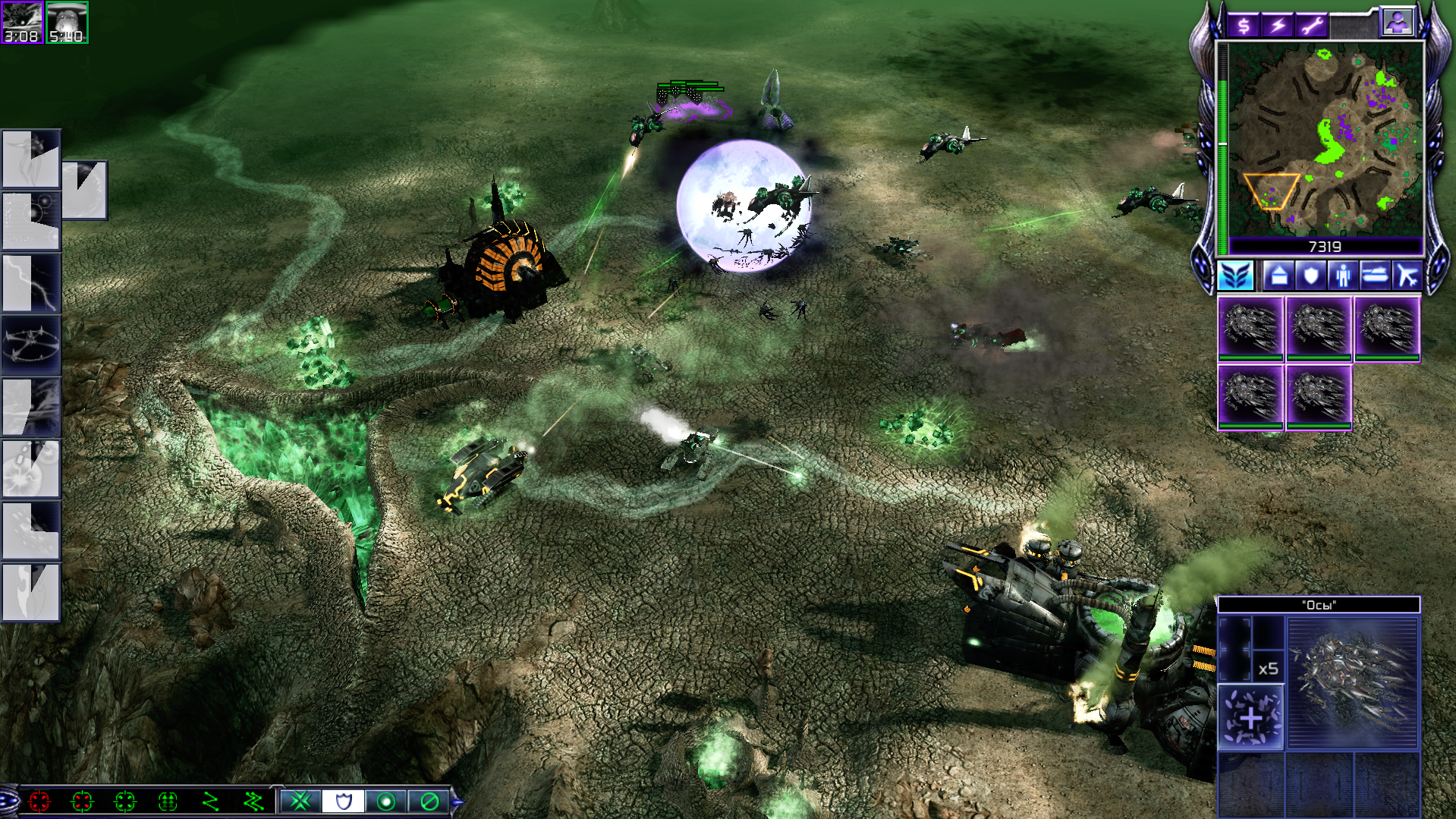Use the lightning storm support power
Image resolution: width=1456 pixels, height=819 pixels.
tap(31, 283)
